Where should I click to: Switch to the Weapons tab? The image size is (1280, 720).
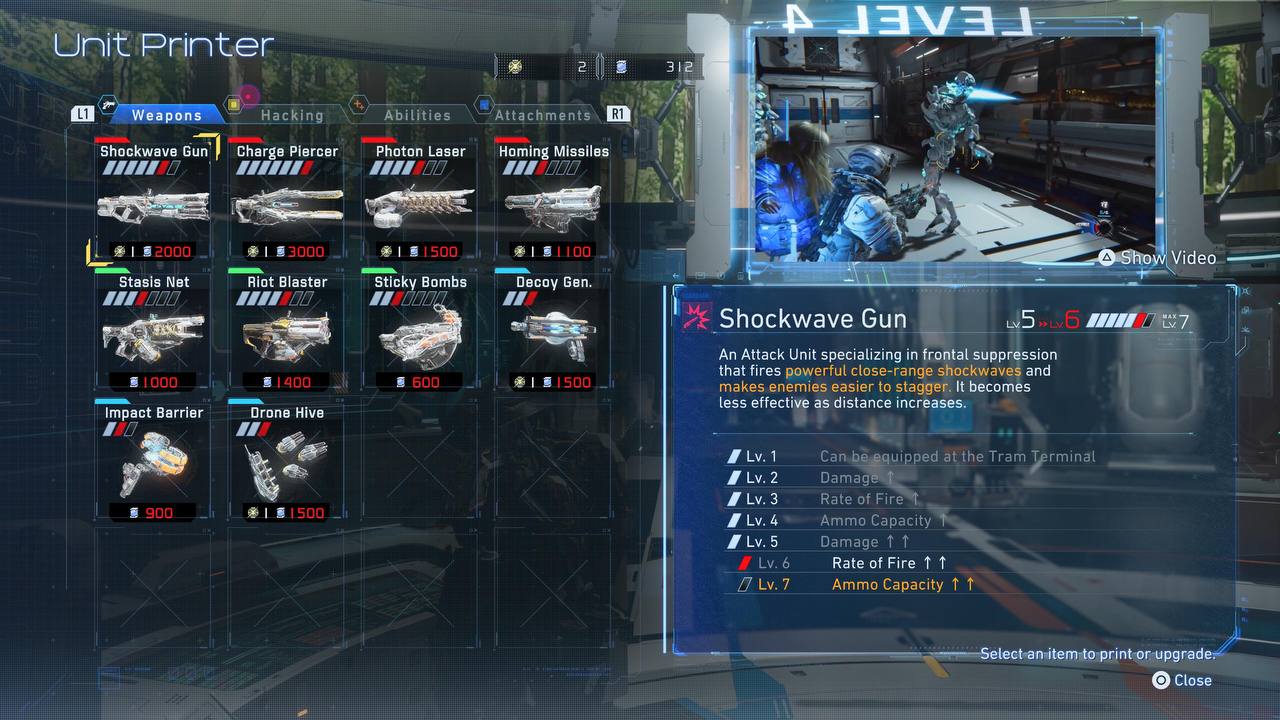tap(166, 115)
